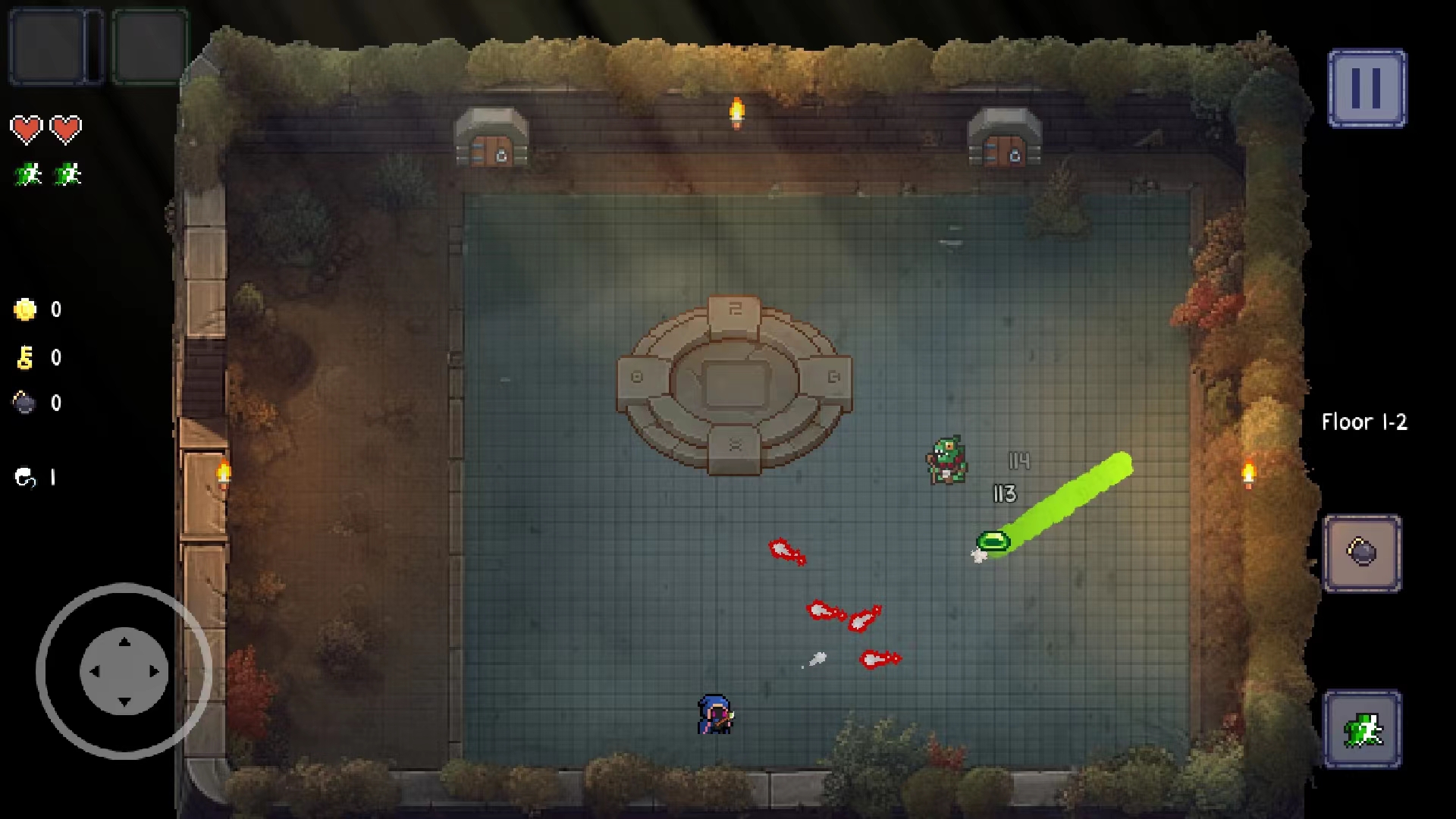The width and height of the screenshot is (1456, 819).
Task: Tap the left dungeon door at the top
Action: [x=490, y=144]
